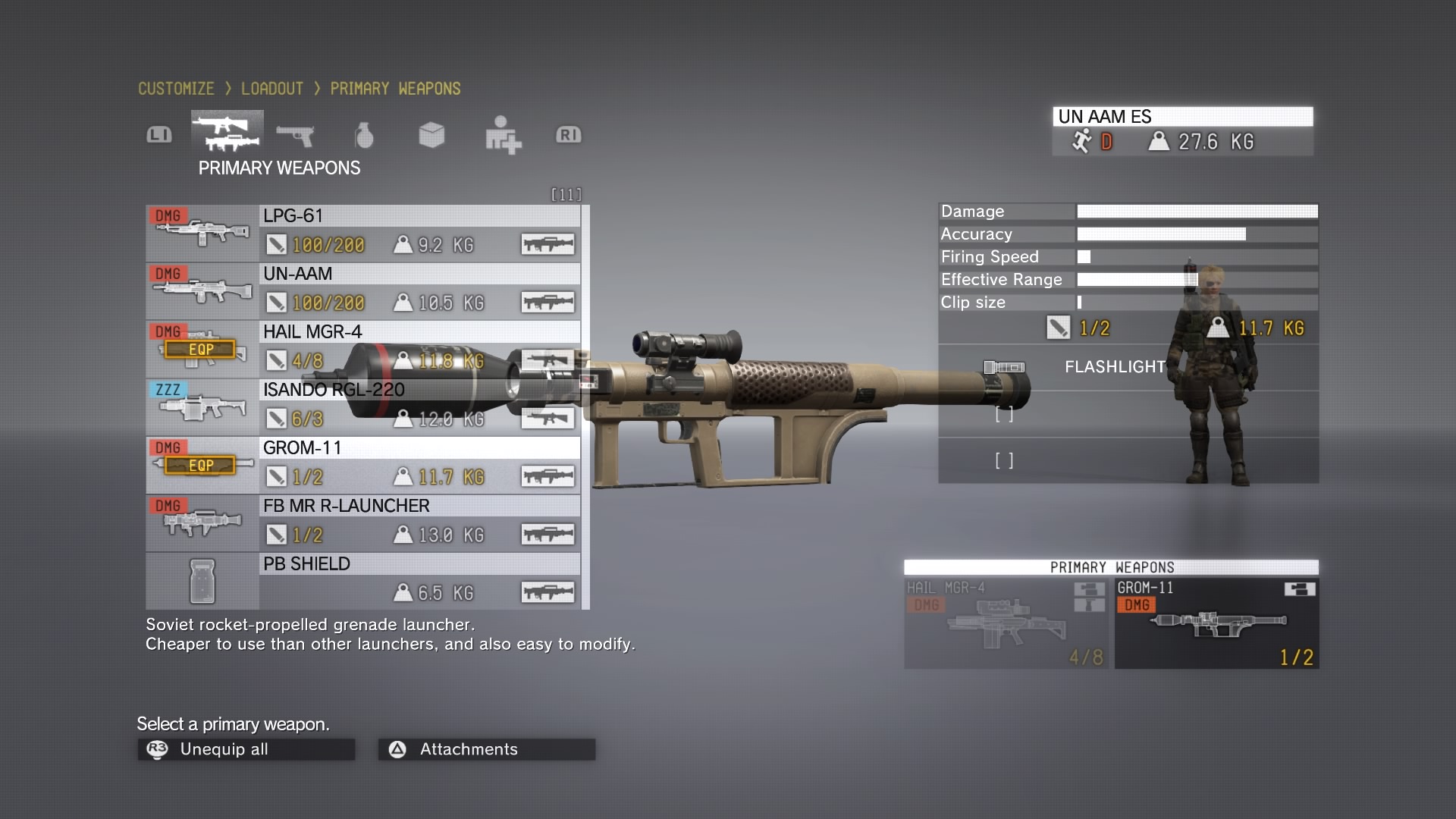Return to CUSTOMIZE via breadcrumb
1456x819 pixels.
(x=176, y=89)
